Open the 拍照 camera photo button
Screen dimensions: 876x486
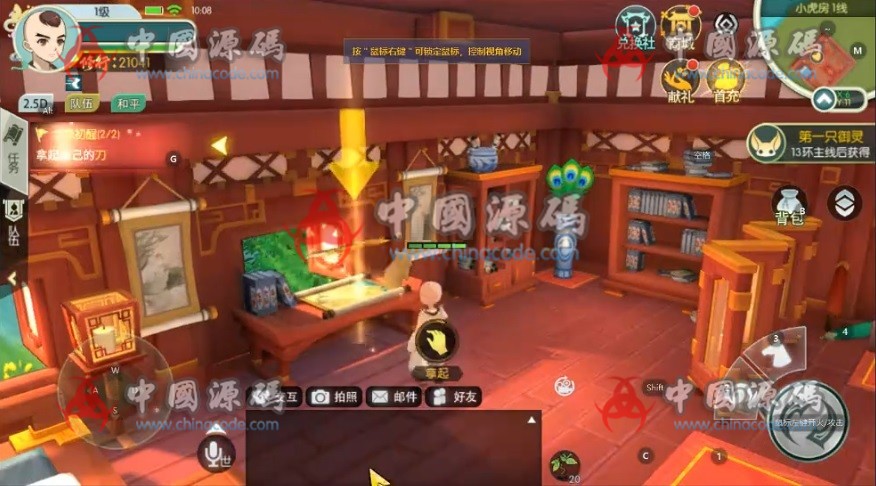point(335,397)
